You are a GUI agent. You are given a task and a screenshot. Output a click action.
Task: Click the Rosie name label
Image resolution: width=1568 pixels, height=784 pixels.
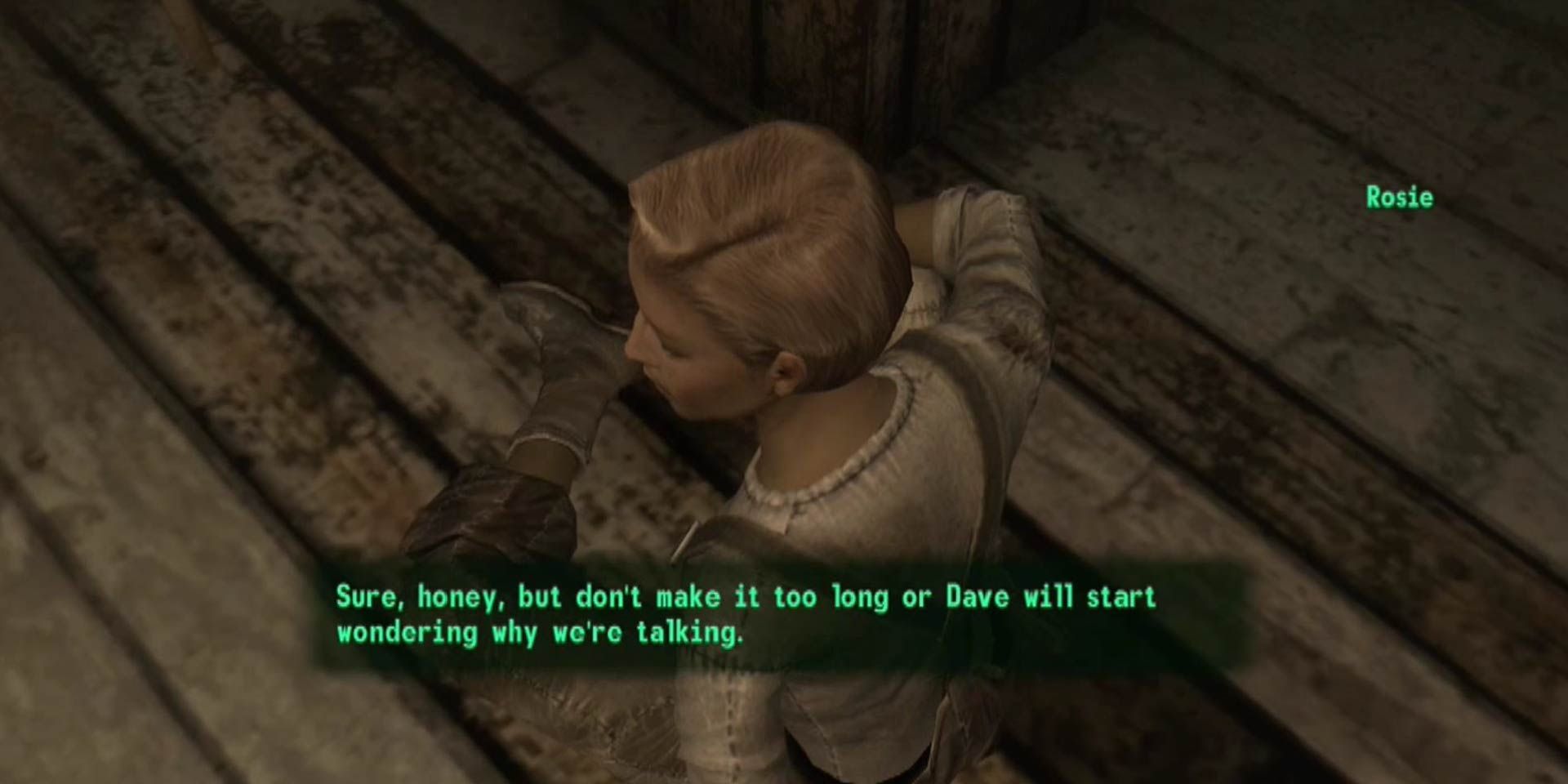coord(1400,197)
